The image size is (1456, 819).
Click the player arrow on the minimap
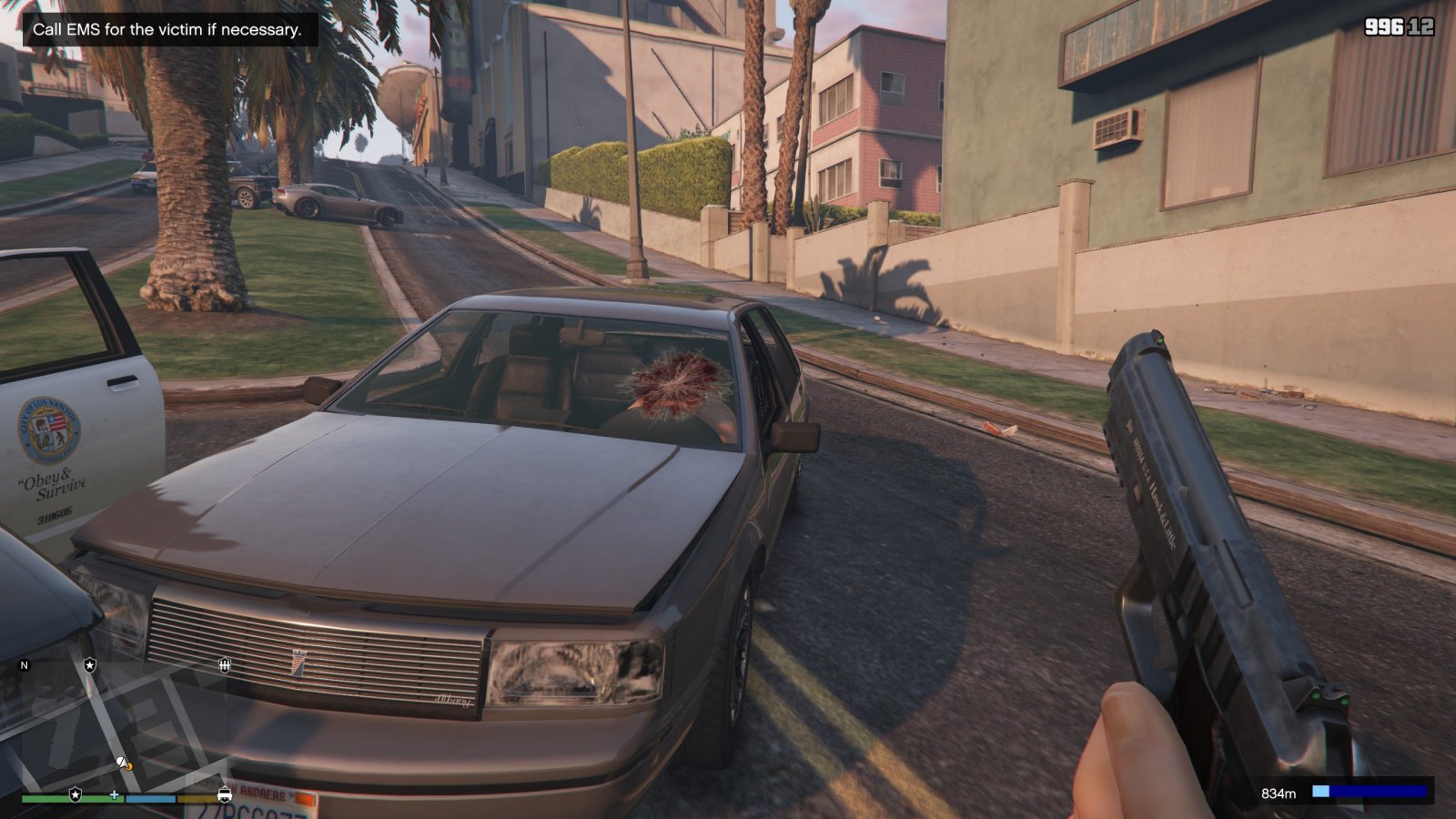[x=122, y=762]
